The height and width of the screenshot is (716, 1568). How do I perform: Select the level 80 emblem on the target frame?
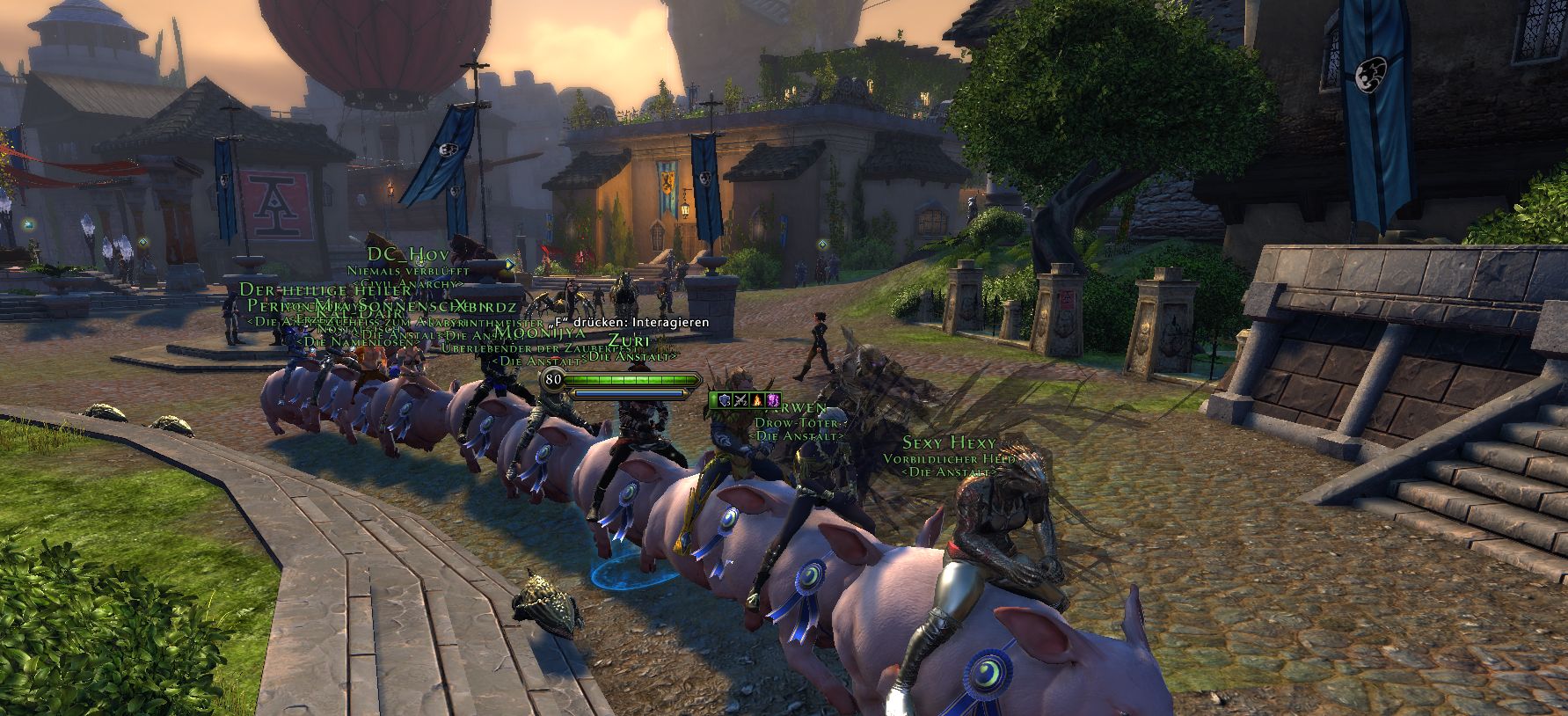[552, 379]
